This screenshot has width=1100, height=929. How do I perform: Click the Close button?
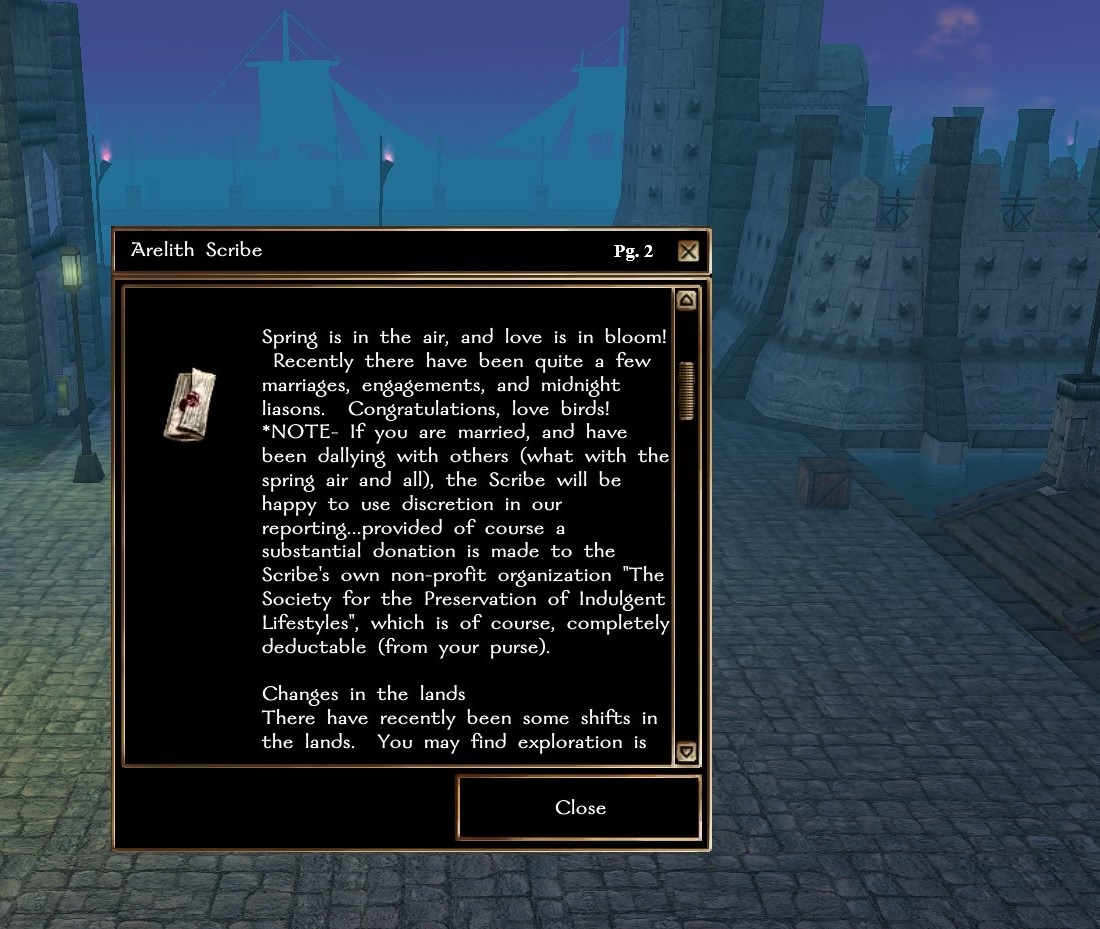(x=579, y=808)
